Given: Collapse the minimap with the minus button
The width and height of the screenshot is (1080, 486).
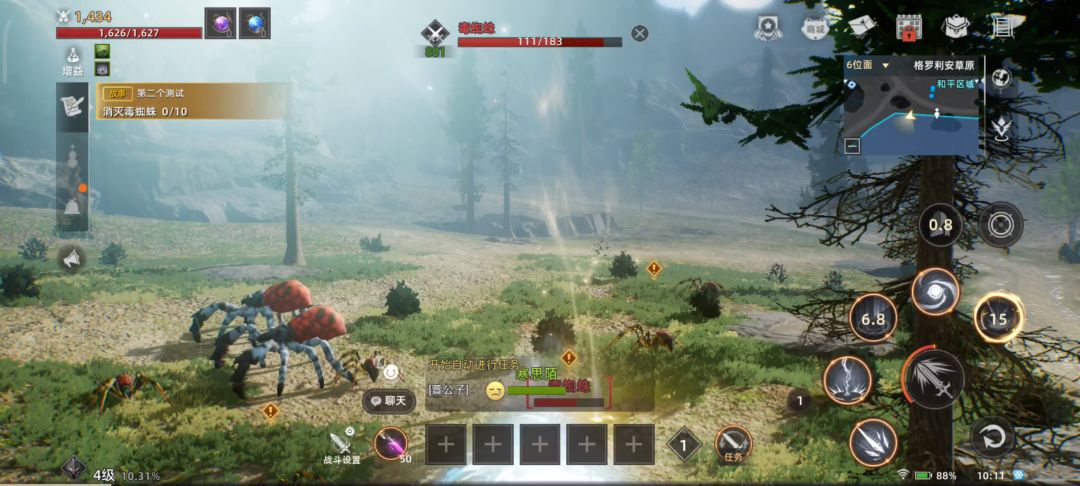Looking at the screenshot, I should [x=852, y=145].
